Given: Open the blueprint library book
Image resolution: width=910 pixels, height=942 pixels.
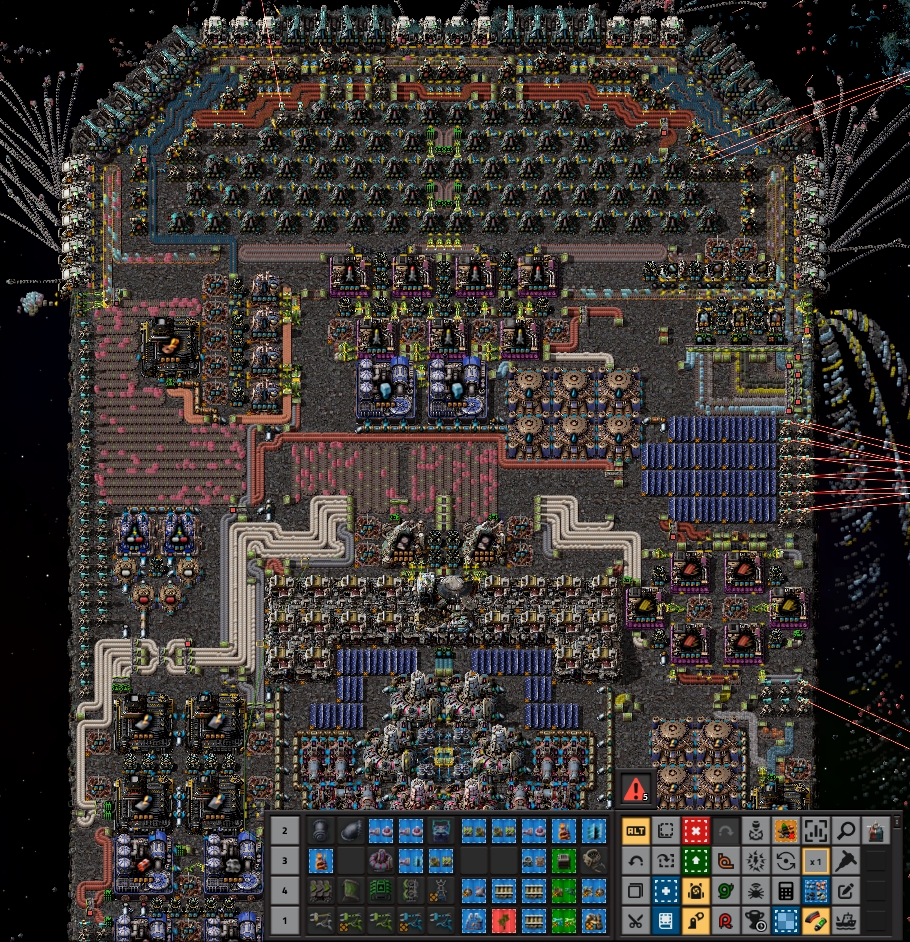Looking at the screenshot, I should [665, 920].
